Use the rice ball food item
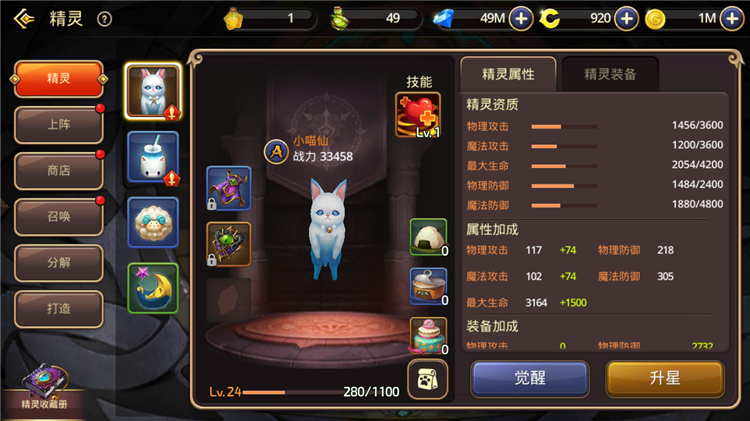The image size is (750, 421). pyautogui.click(x=428, y=238)
